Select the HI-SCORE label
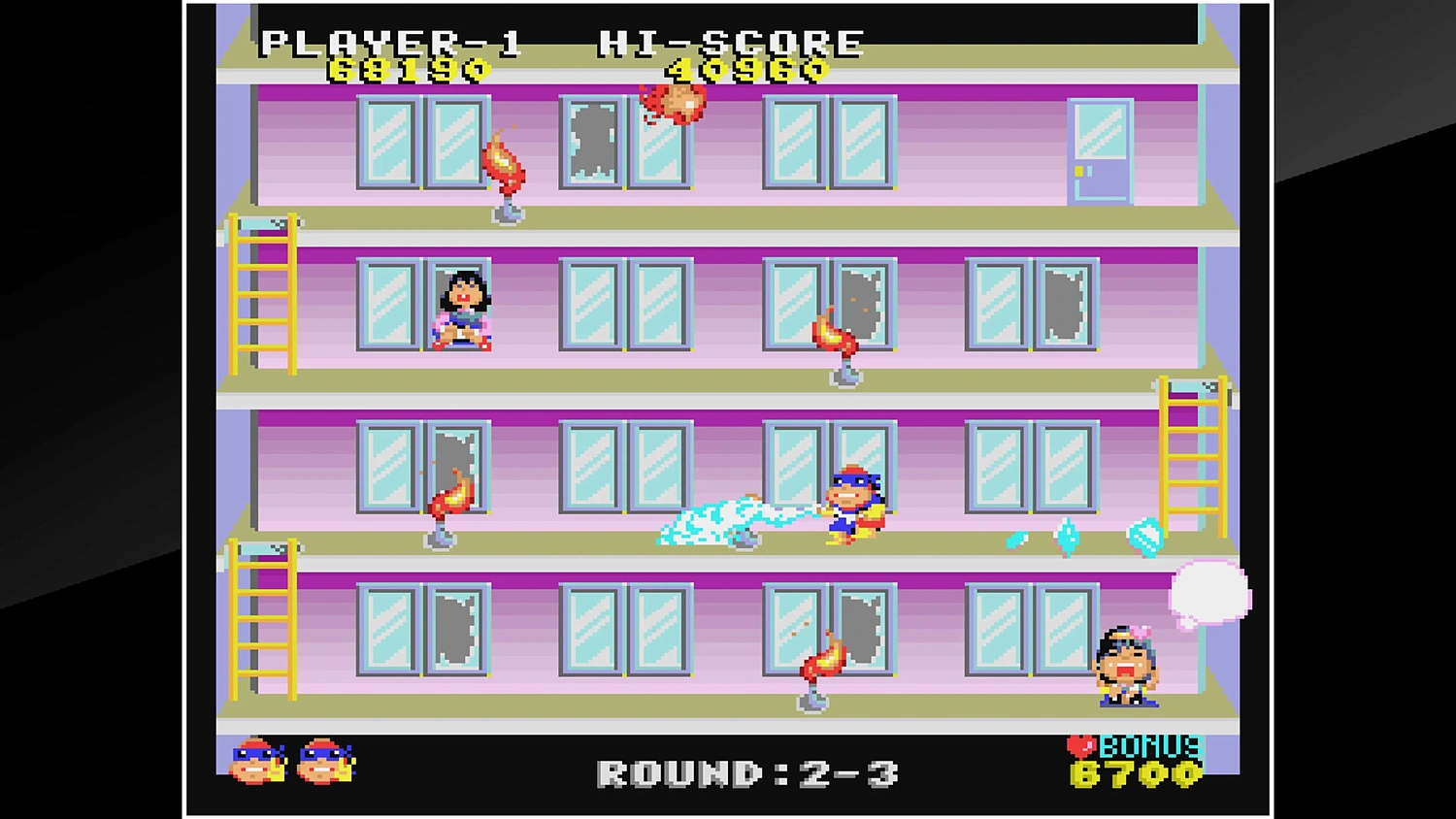The width and height of the screenshot is (1456, 819). 733,41
